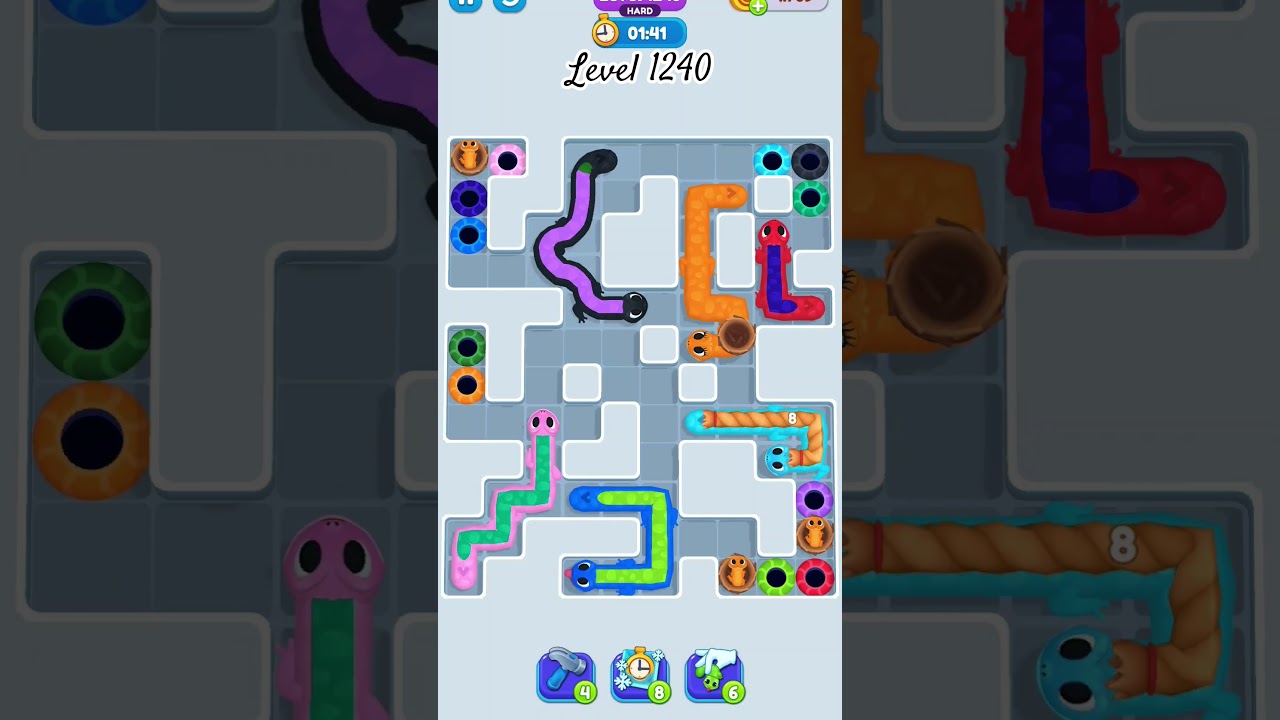Activate the freeze-timer booster
The image size is (1280, 720).
[x=640, y=675]
